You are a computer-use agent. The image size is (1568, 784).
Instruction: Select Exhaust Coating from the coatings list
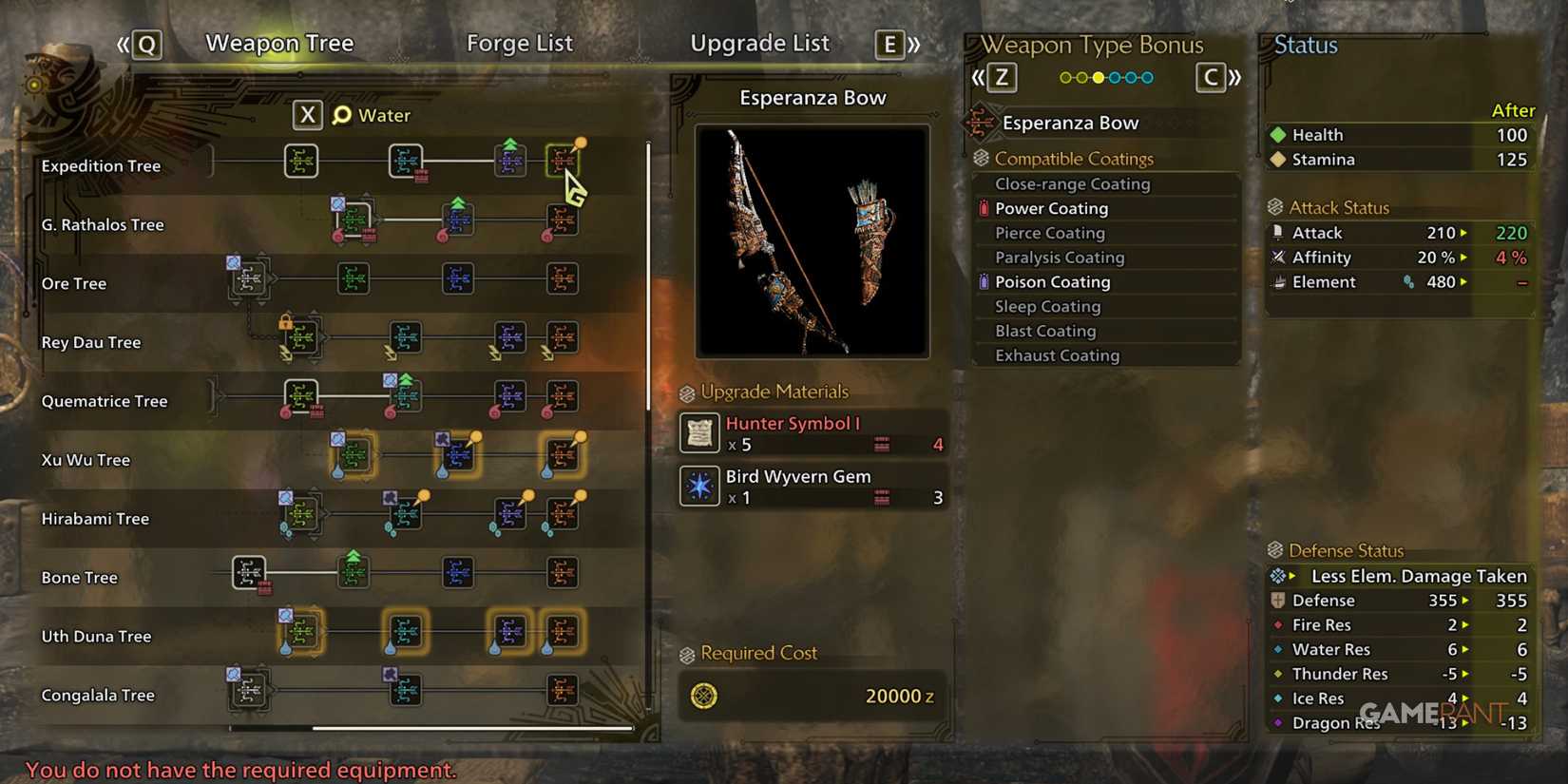click(x=1056, y=355)
